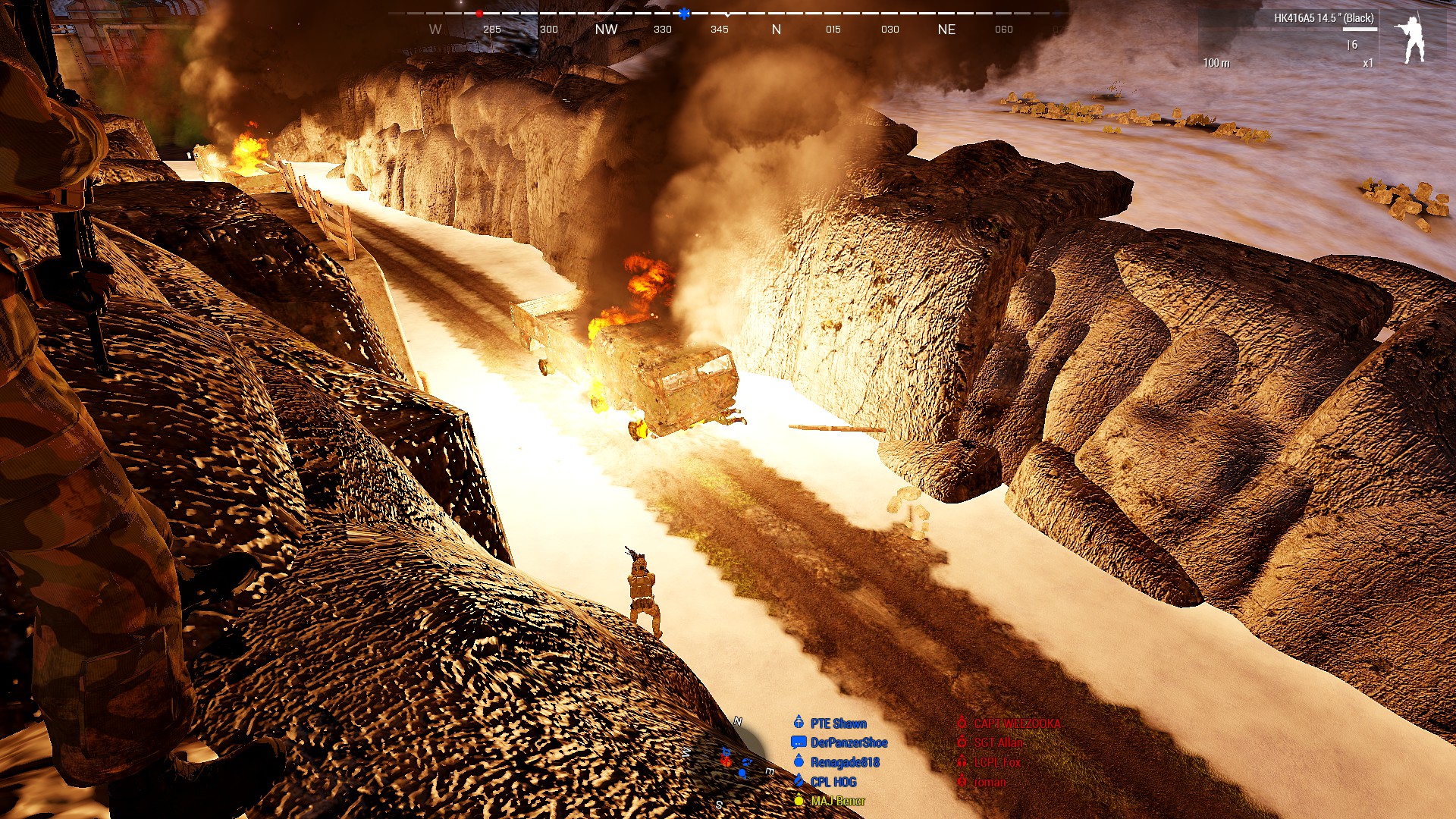This screenshot has width=1456, height=819.
Task: Select PTE Shawn in the squad list
Action: (838, 723)
